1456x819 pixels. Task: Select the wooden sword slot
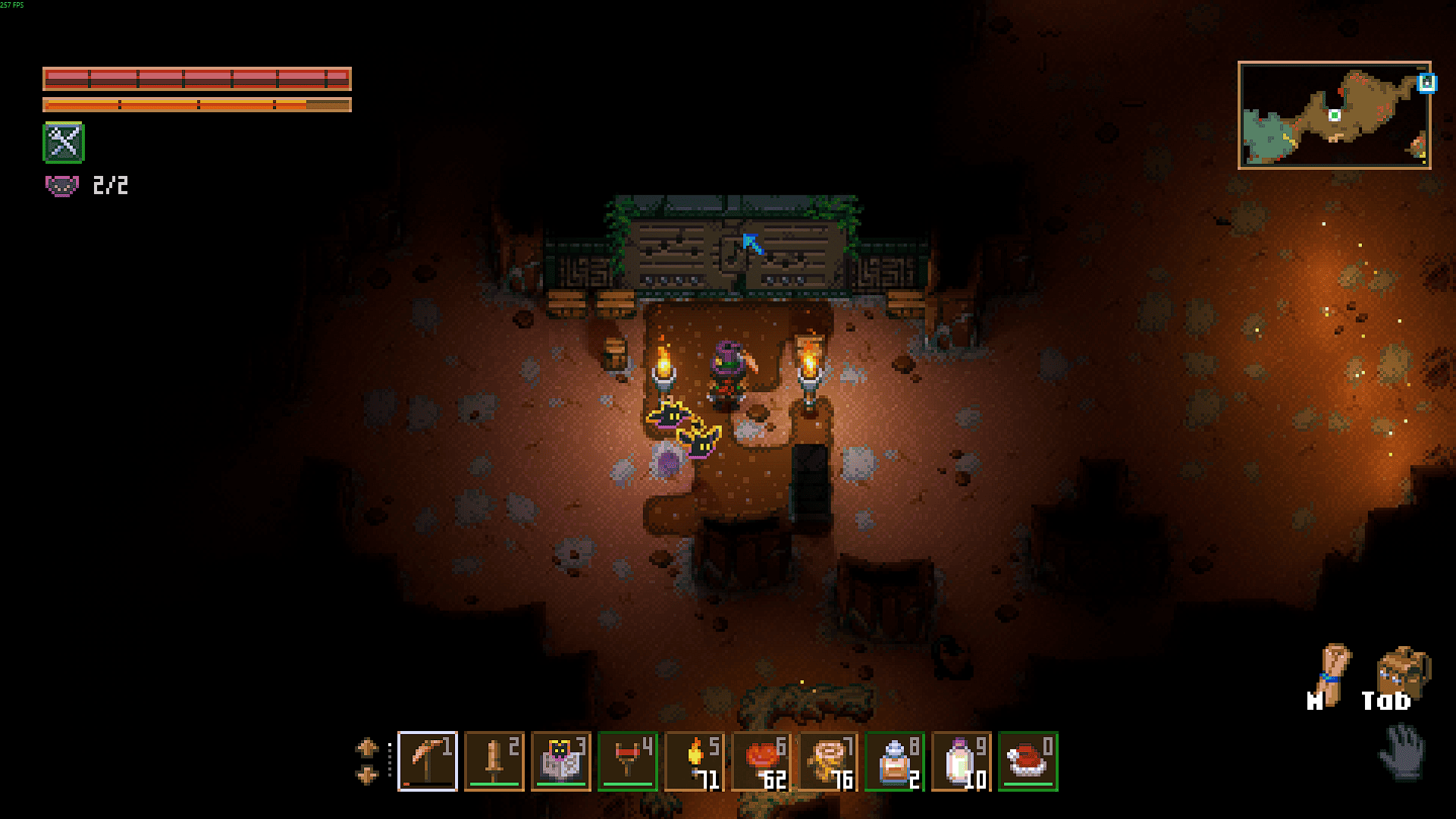point(494,761)
